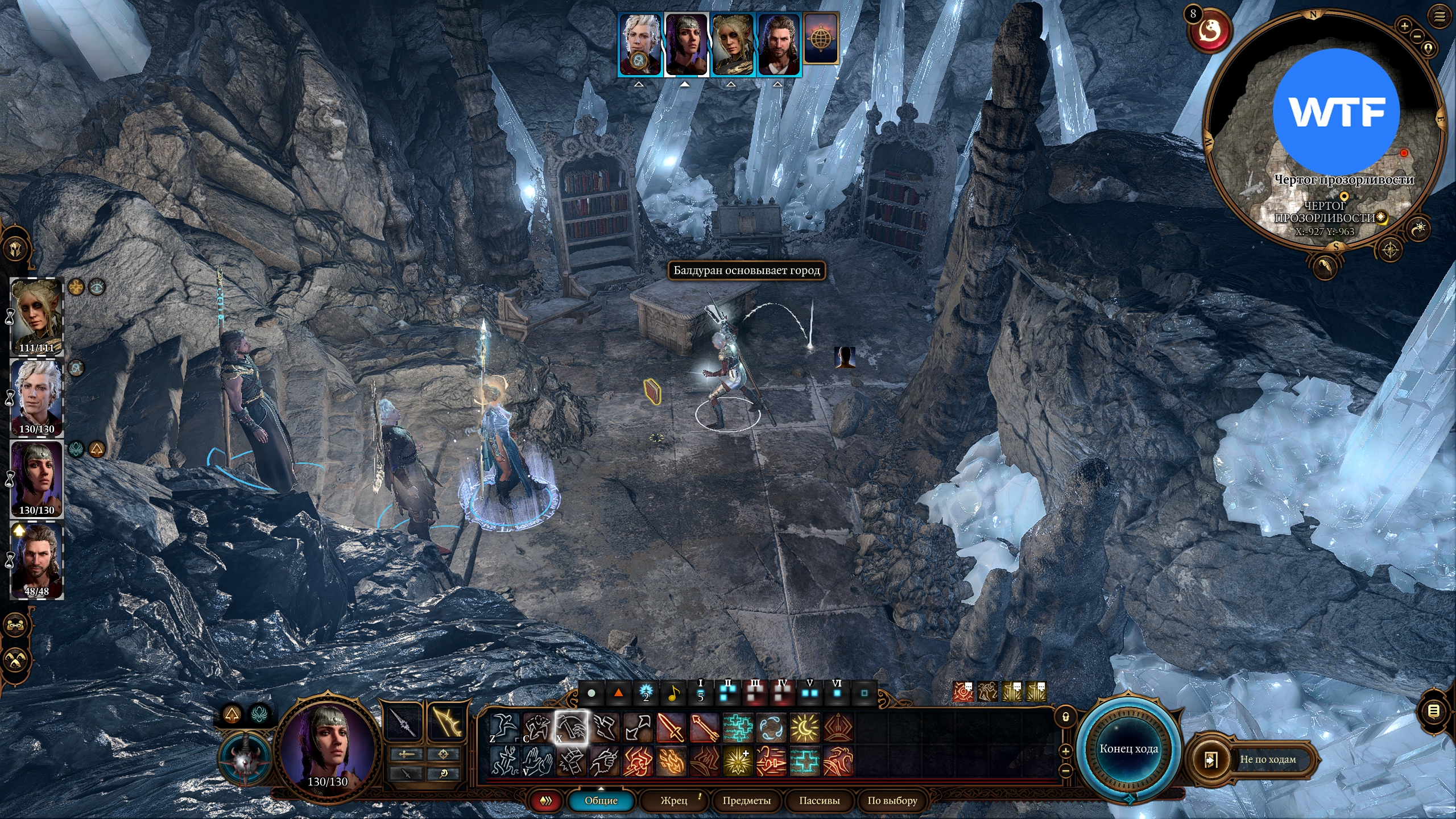Show the "Пассивы" hotbar tab
1456x819 pixels.
(819, 801)
